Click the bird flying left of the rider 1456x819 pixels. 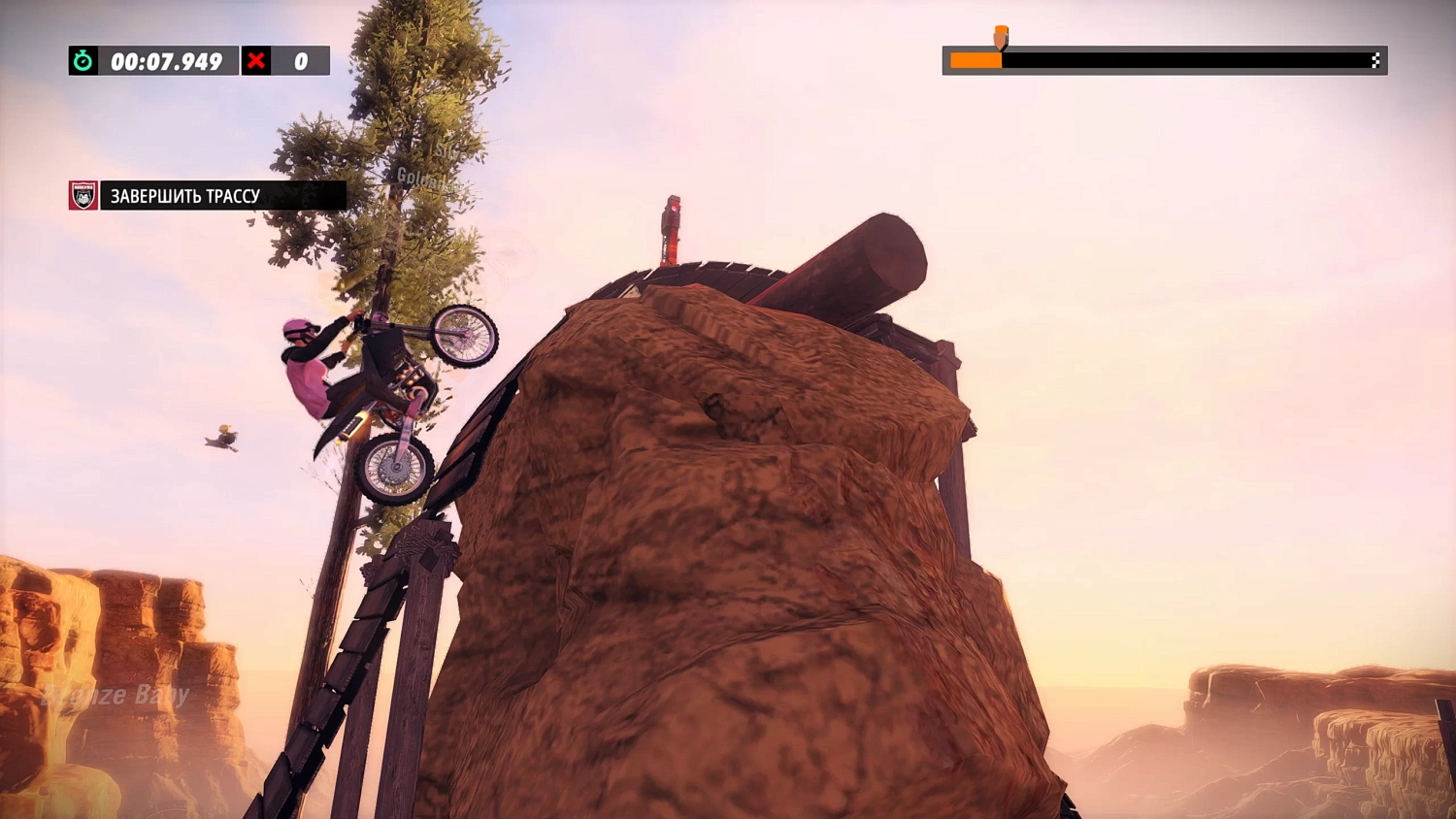(220, 439)
